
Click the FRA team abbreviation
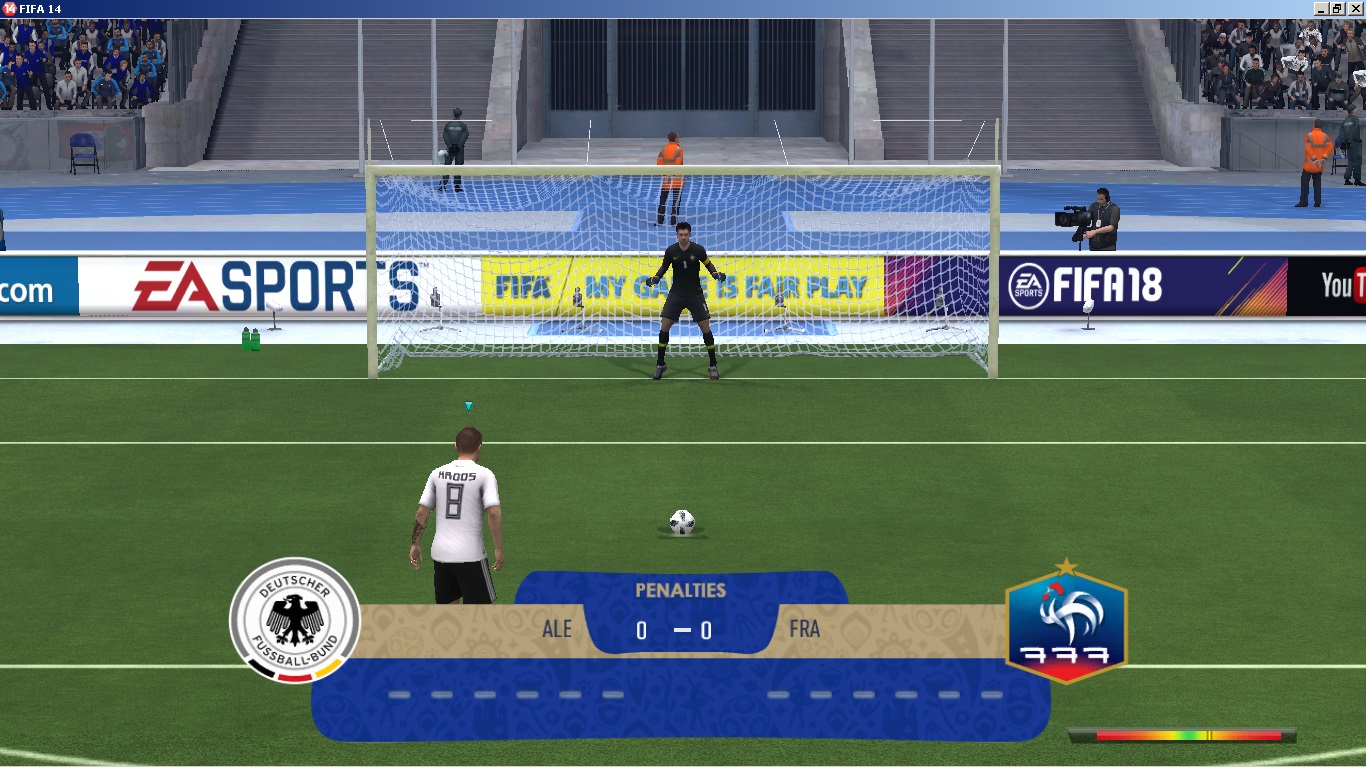[x=806, y=629]
